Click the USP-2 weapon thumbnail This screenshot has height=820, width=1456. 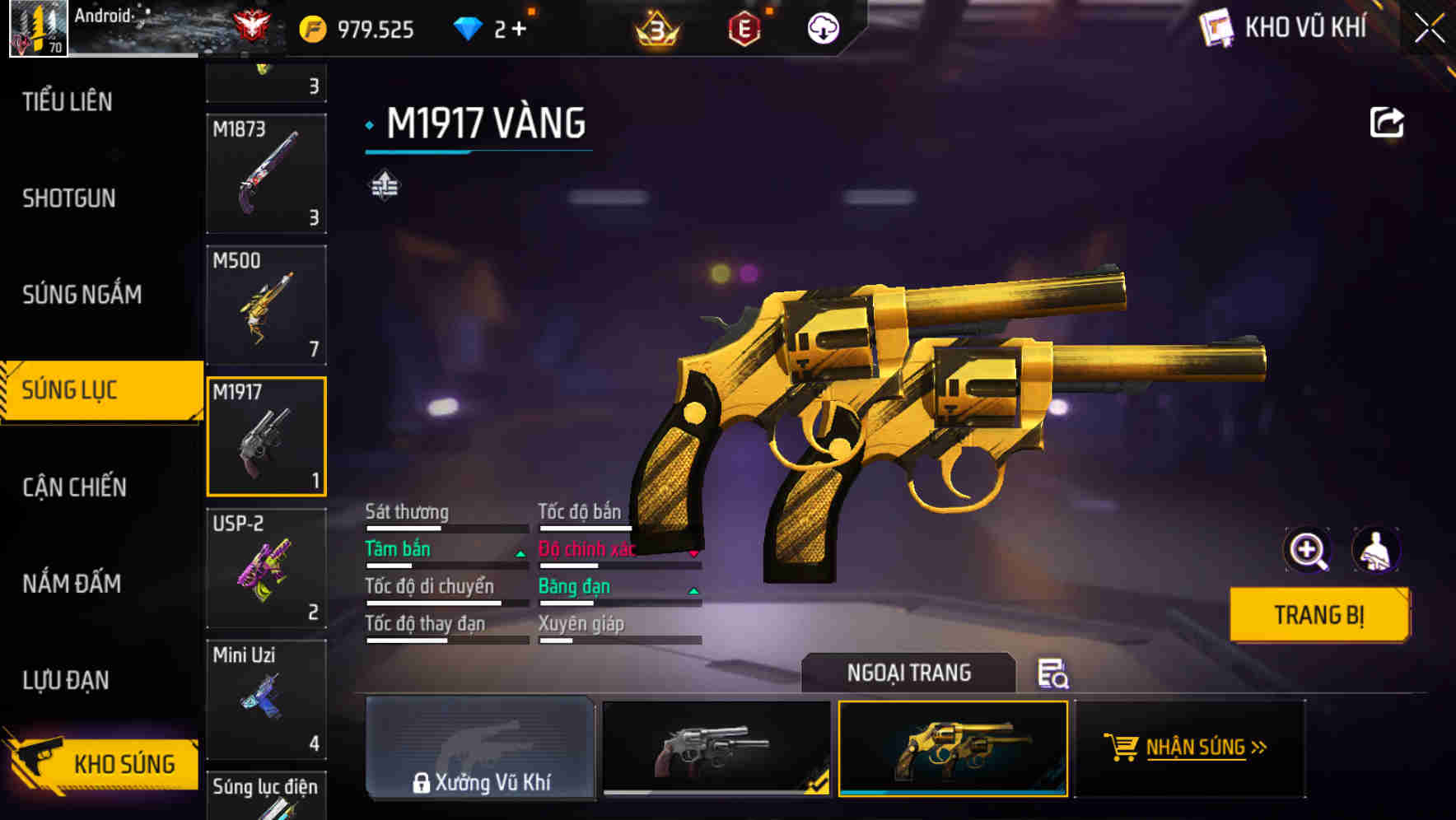pyautogui.click(x=265, y=568)
